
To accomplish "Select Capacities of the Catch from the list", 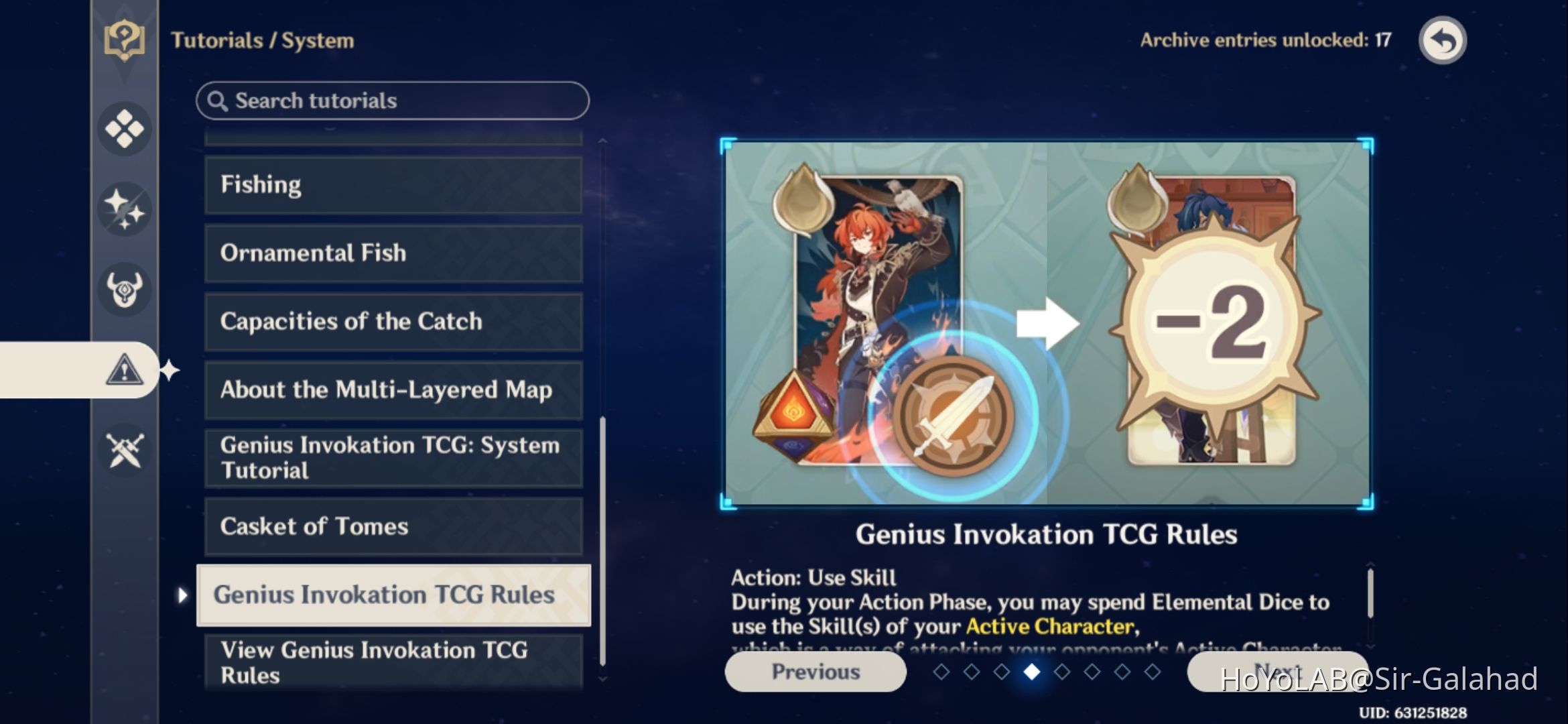I will (392, 322).
